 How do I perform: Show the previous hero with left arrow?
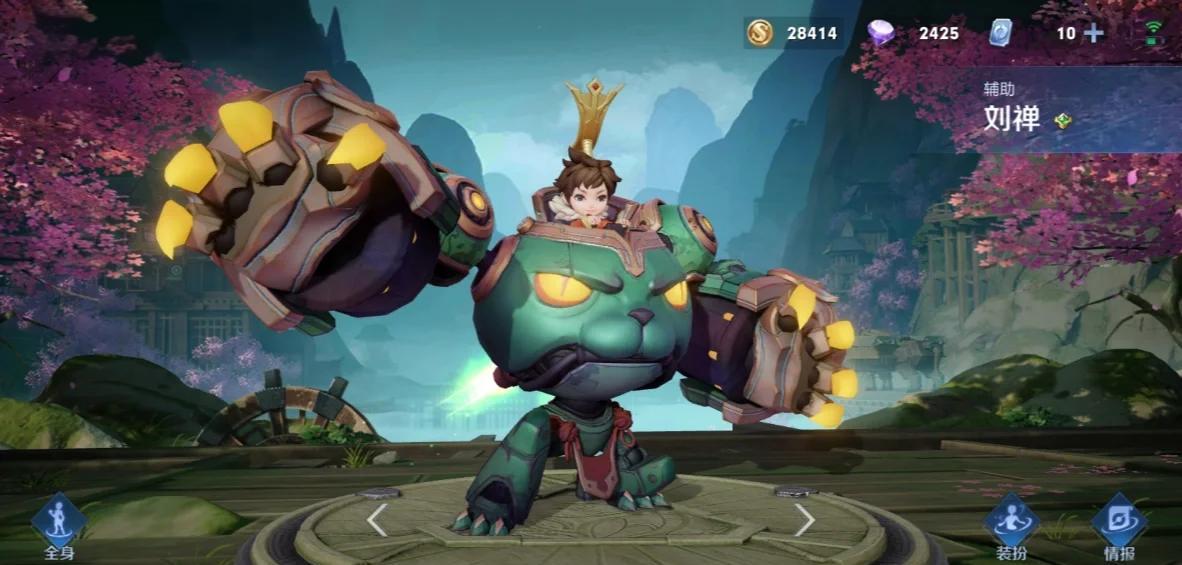377,519
